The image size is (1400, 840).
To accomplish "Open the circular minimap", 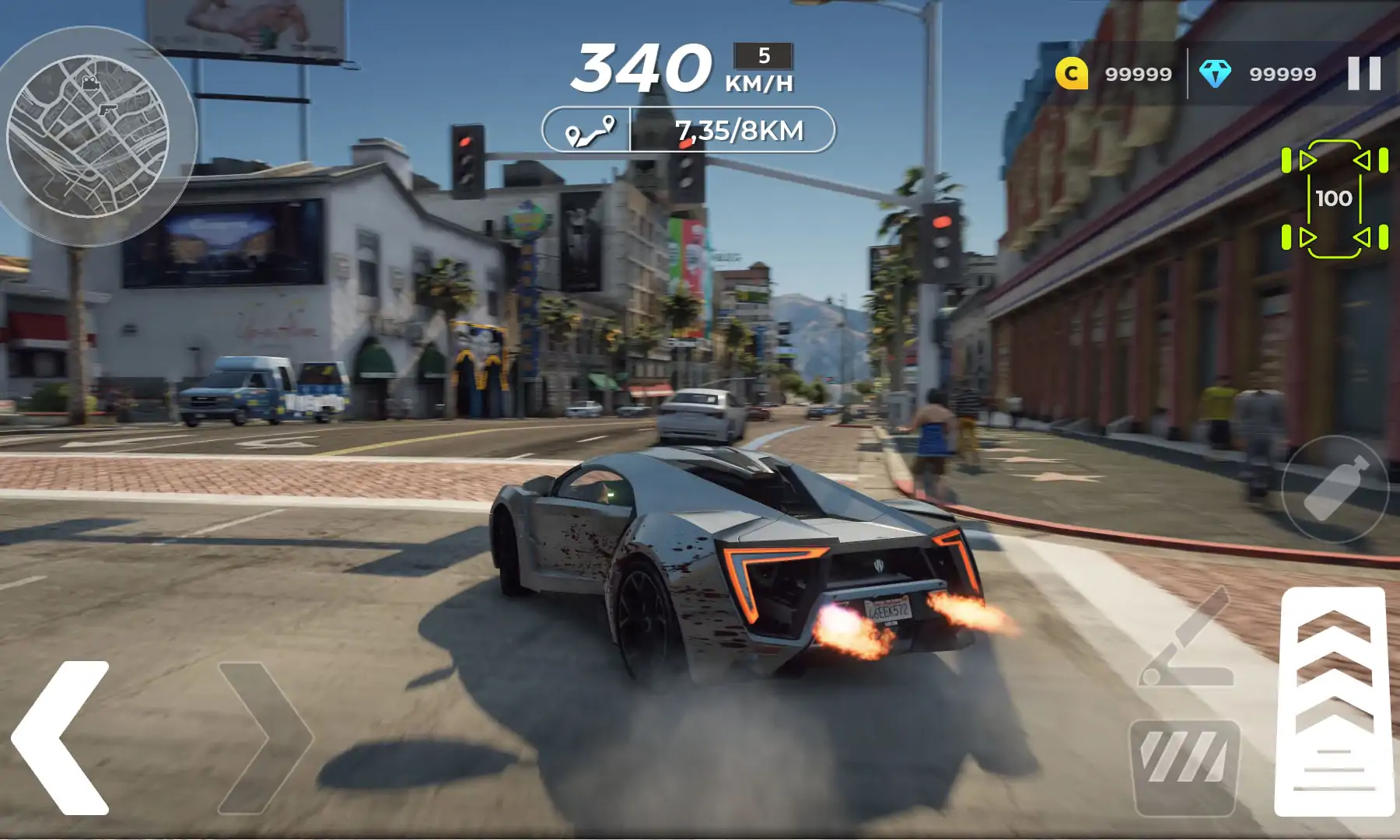I will click(x=88, y=136).
